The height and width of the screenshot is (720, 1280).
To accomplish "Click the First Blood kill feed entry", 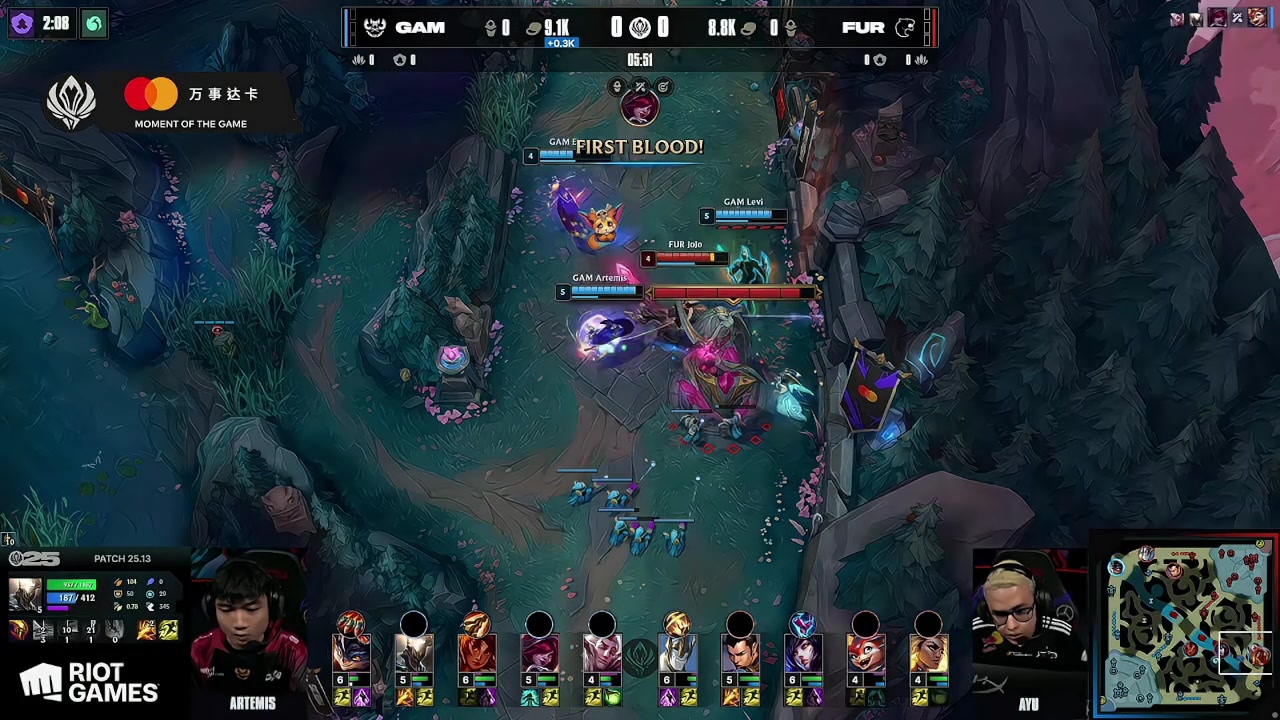I will [x=639, y=147].
